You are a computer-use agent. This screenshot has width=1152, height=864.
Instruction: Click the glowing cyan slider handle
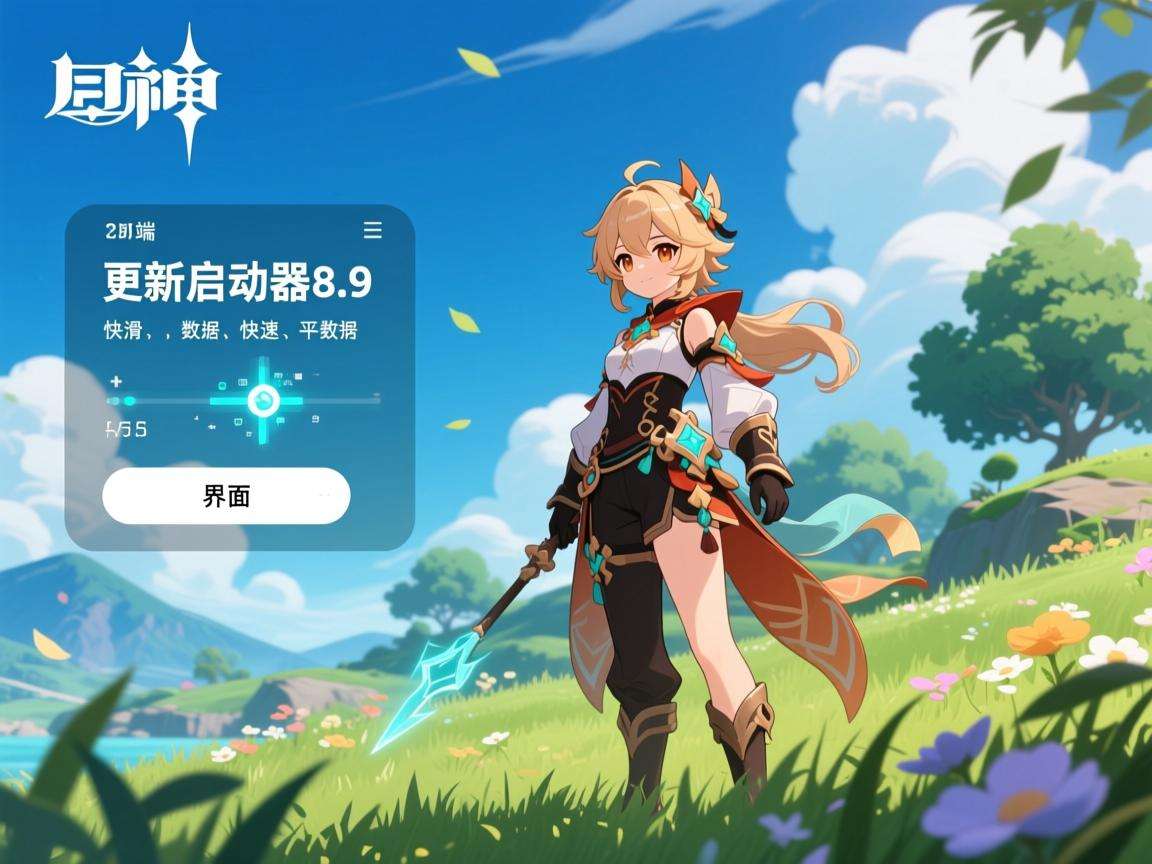point(264,401)
